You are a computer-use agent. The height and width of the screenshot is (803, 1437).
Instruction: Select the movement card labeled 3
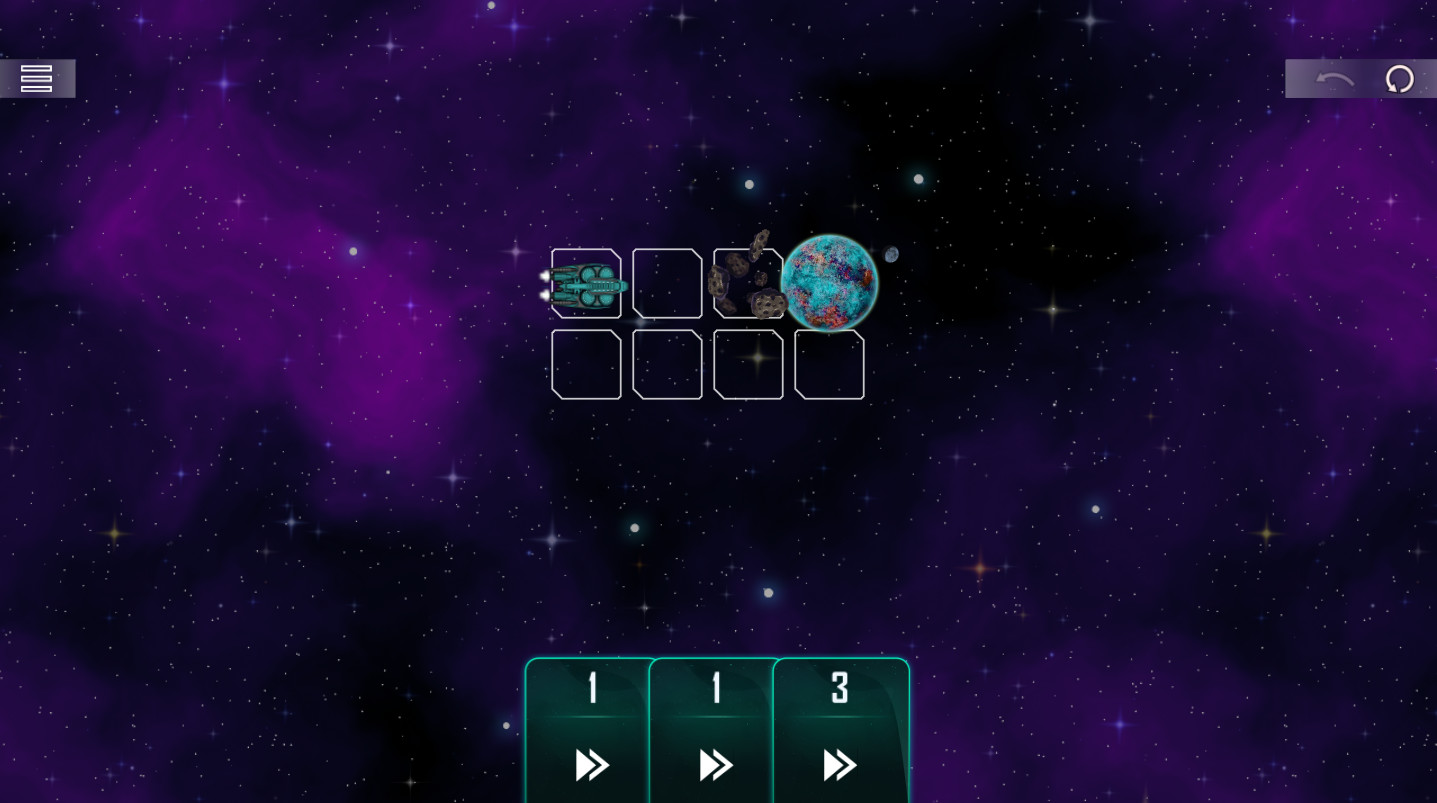pos(839,730)
